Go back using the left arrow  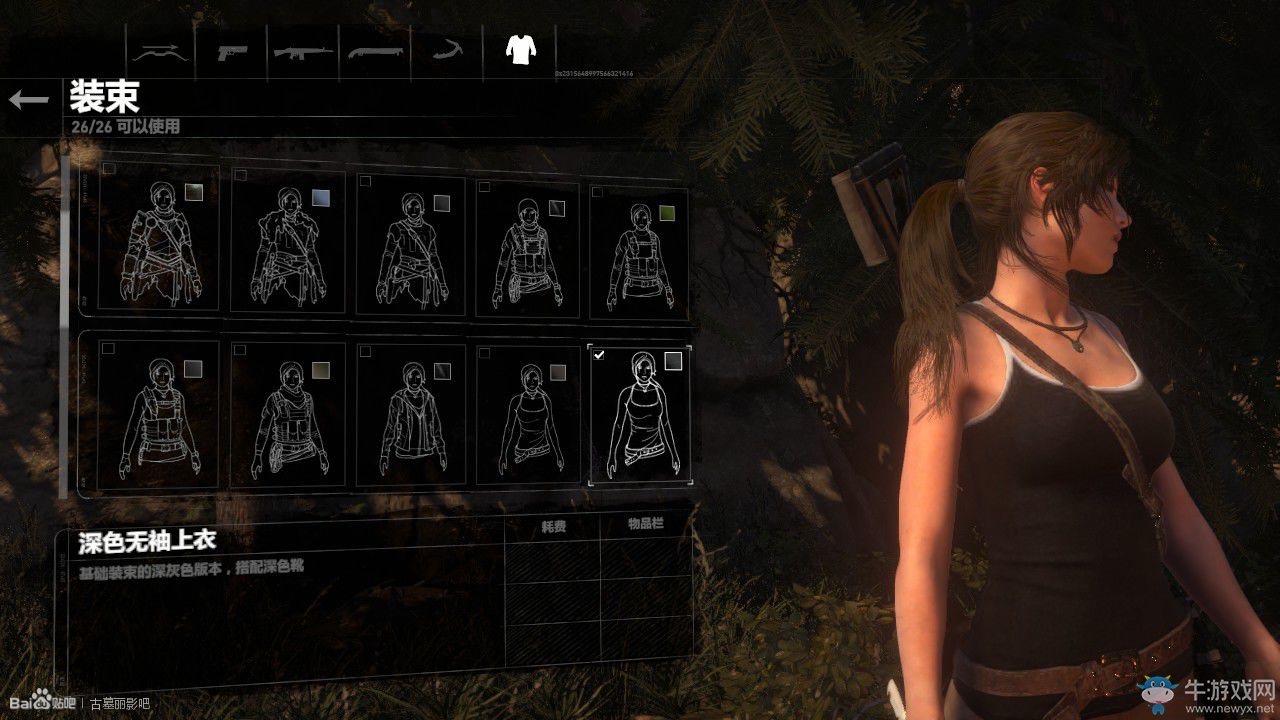[28, 99]
